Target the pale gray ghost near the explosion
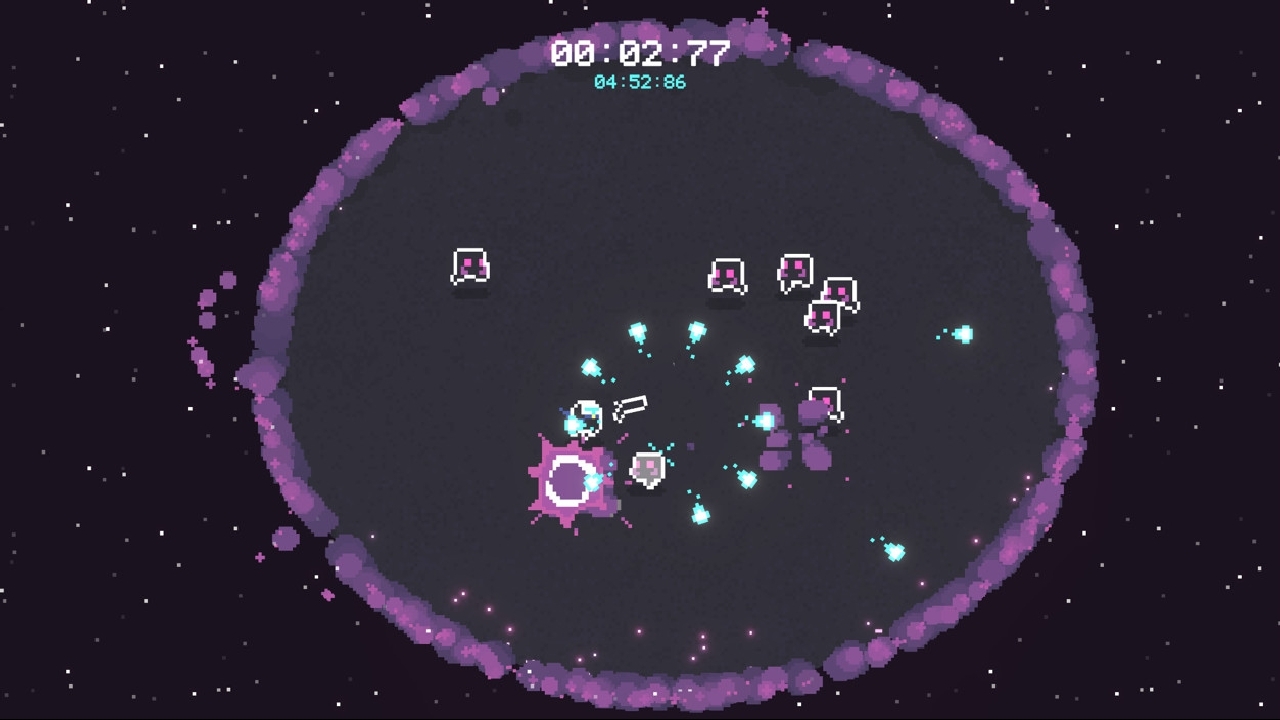1280x720 pixels. pyautogui.click(x=648, y=468)
